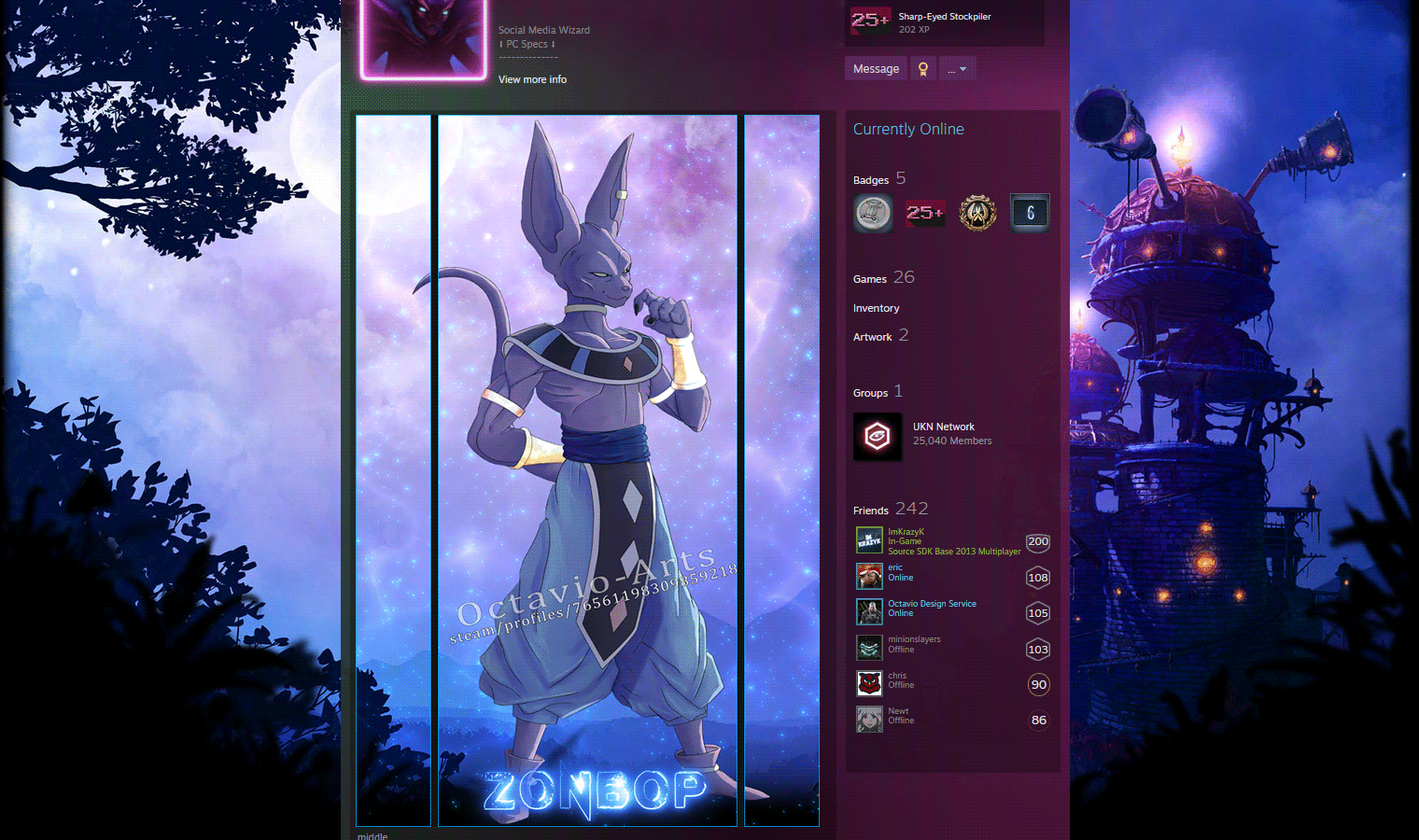Click eric's profile avatar
The height and width of the screenshot is (840, 1419).
tap(869, 577)
